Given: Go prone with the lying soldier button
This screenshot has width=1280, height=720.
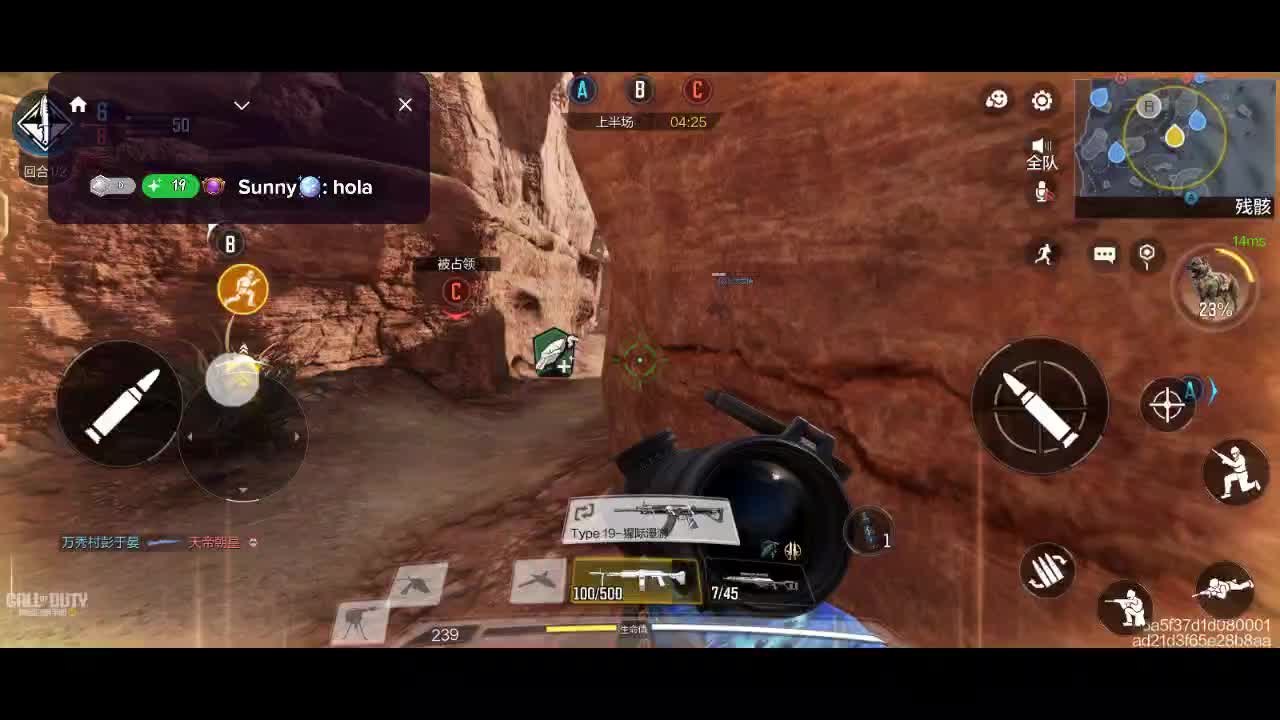Looking at the screenshot, I should pos(1224,588).
